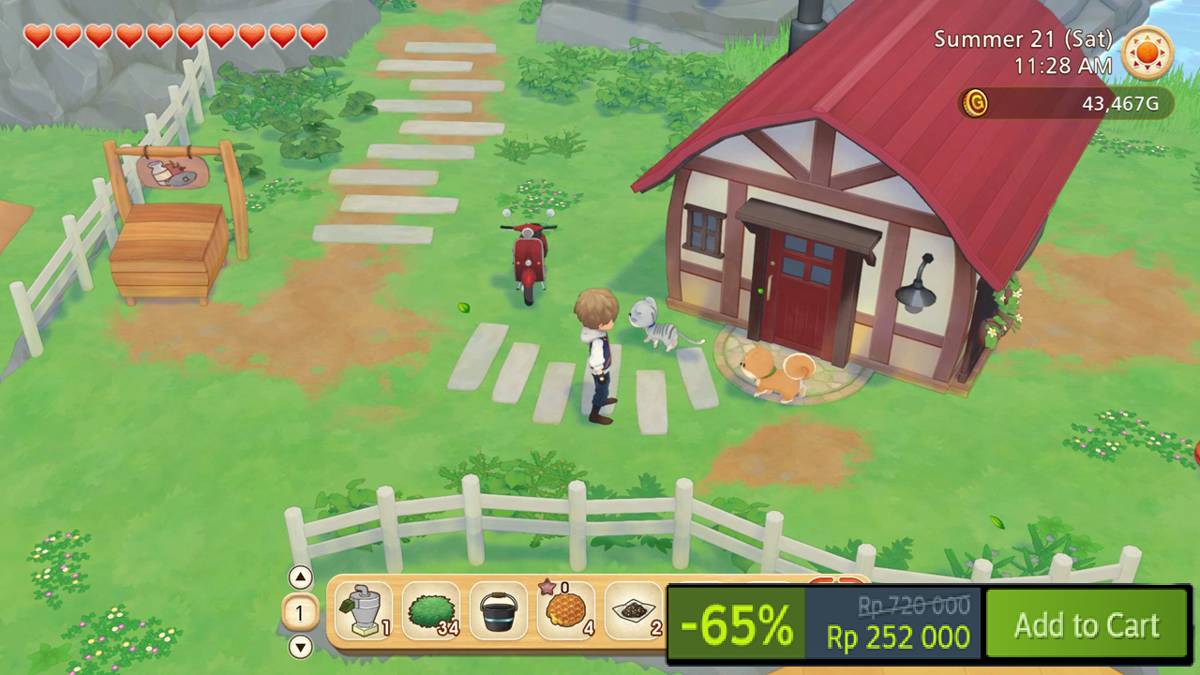The height and width of the screenshot is (675, 1200).
Task: Select the black bucket slot
Action: click(498, 611)
